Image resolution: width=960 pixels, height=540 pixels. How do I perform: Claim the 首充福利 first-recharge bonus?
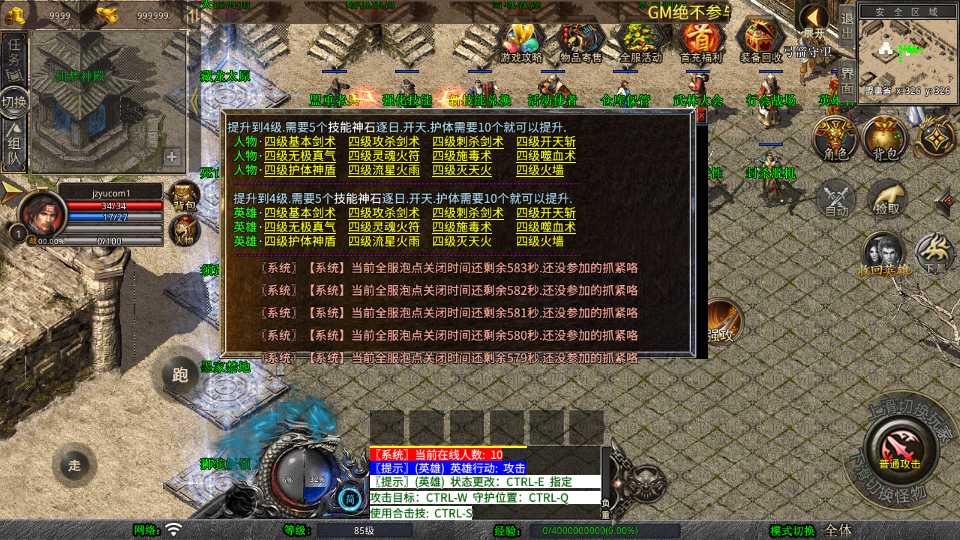(x=702, y=40)
